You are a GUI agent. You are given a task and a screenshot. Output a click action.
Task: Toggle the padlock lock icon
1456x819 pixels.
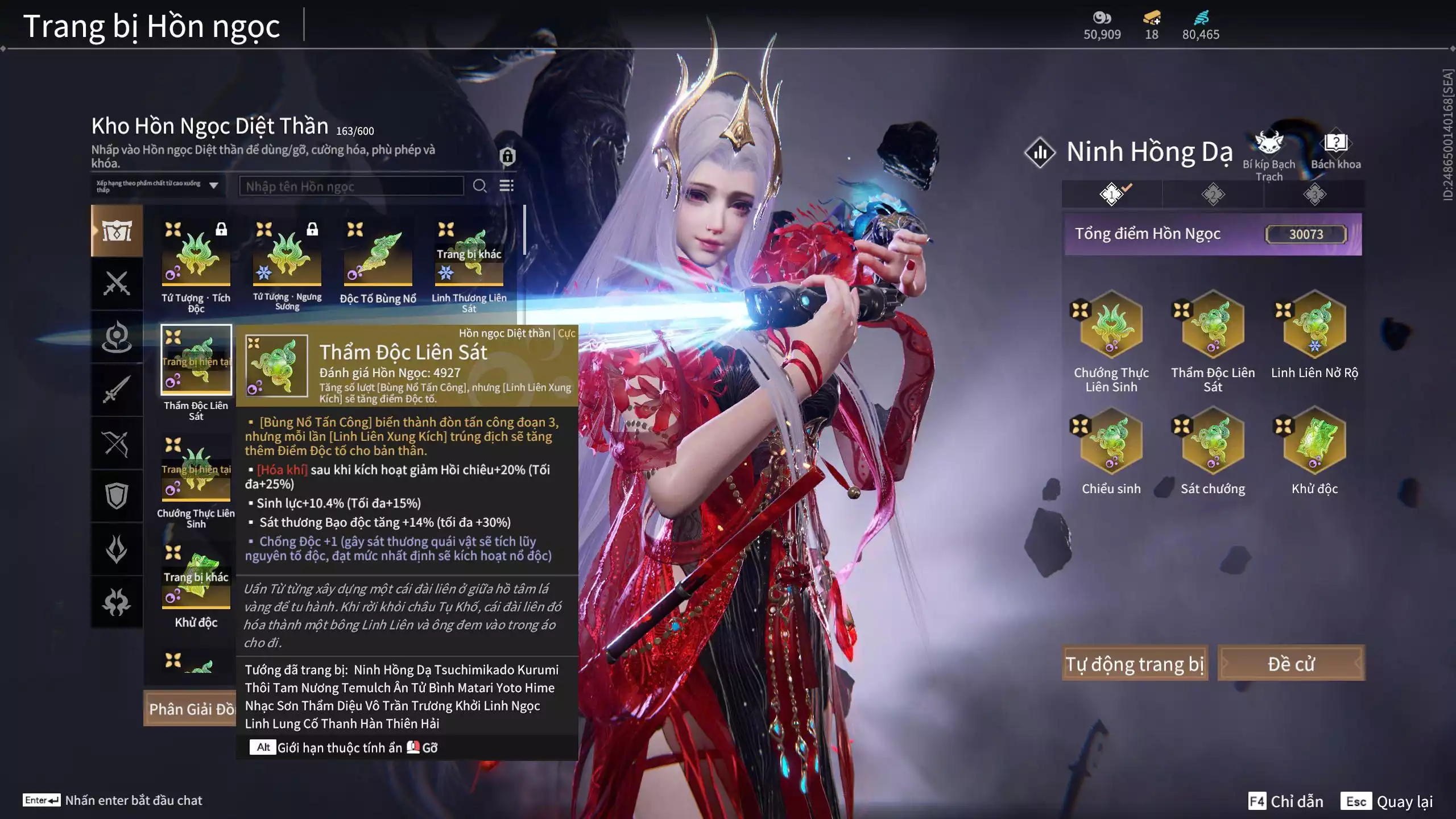507,156
